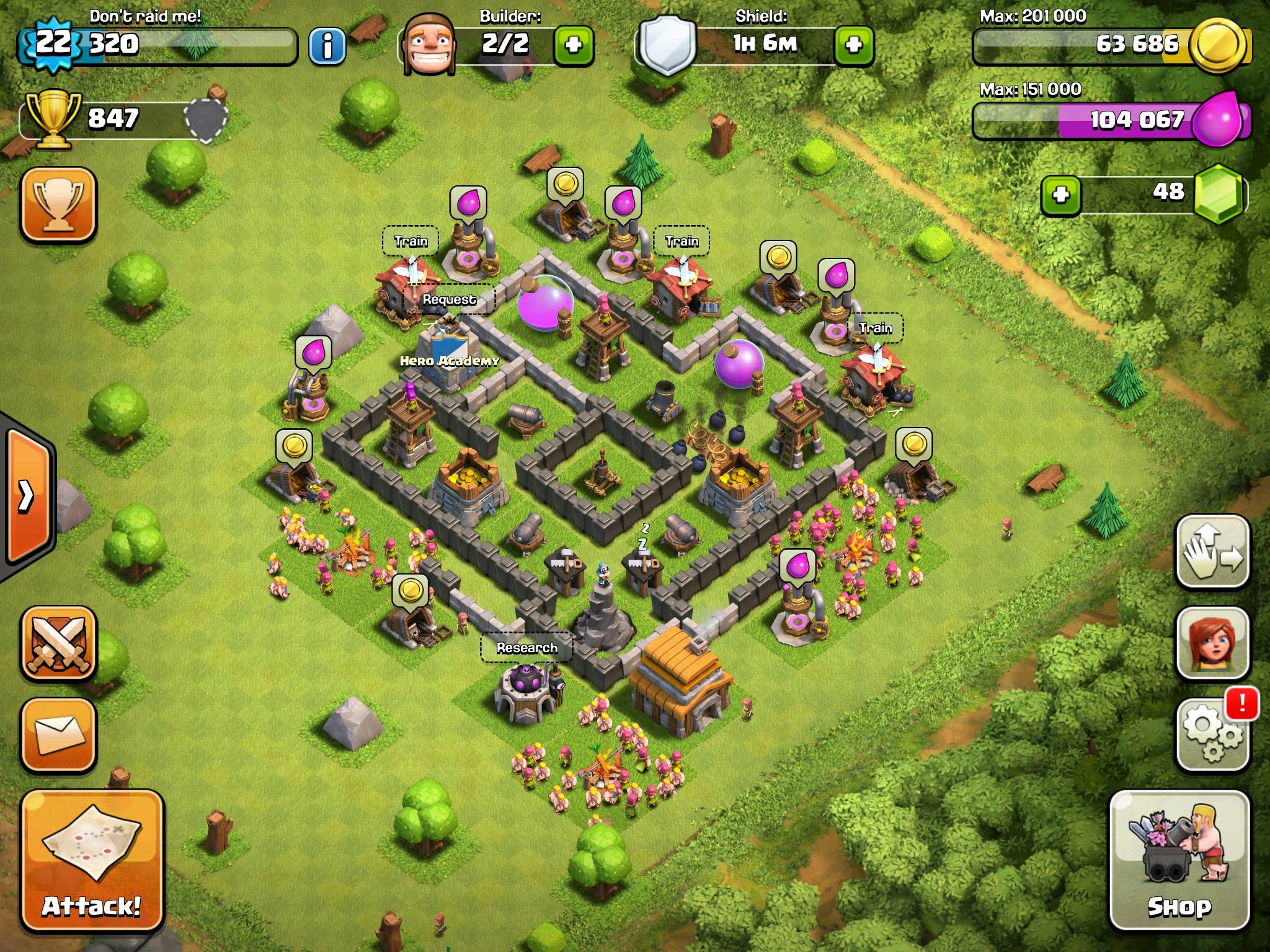This screenshot has width=1270, height=952.
Task: Click the grey league shield badge
Action: click(x=206, y=118)
